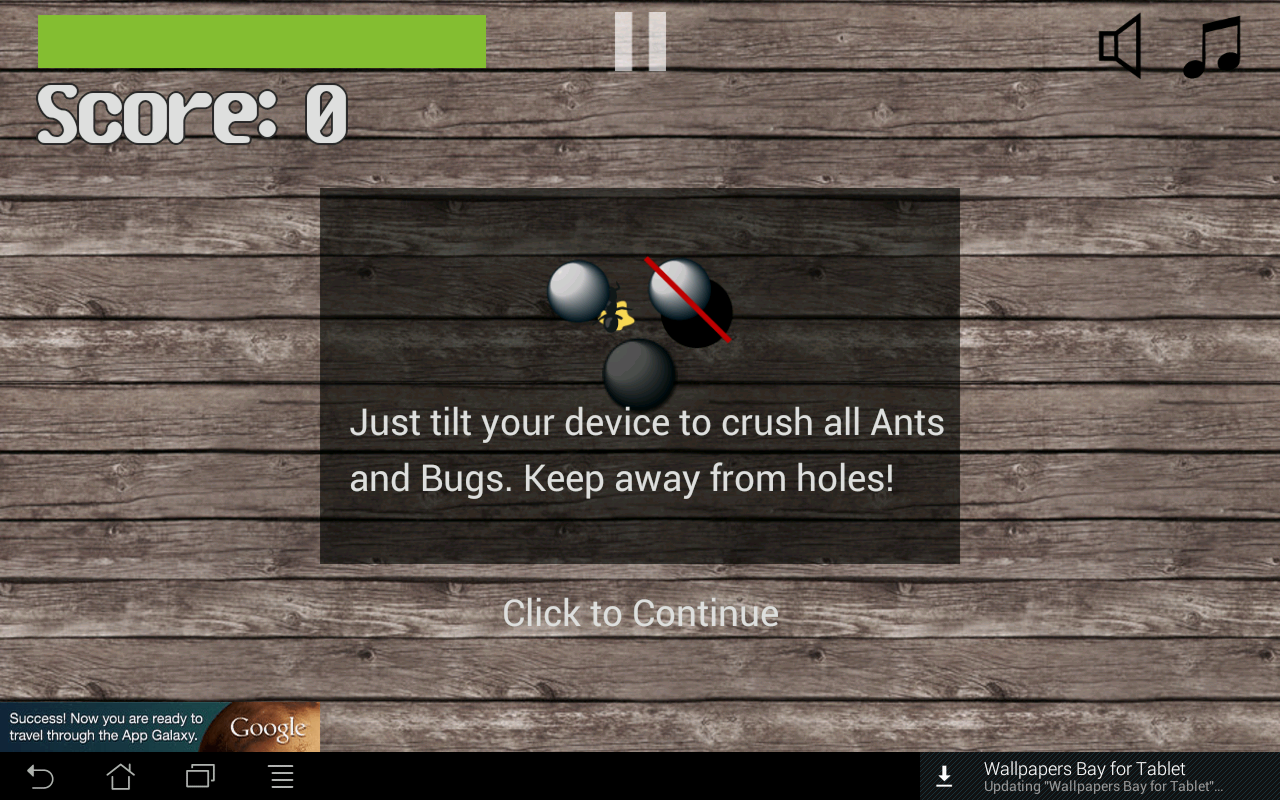Show recent apps list
The width and height of the screenshot is (1280, 800).
tap(201, 776)
